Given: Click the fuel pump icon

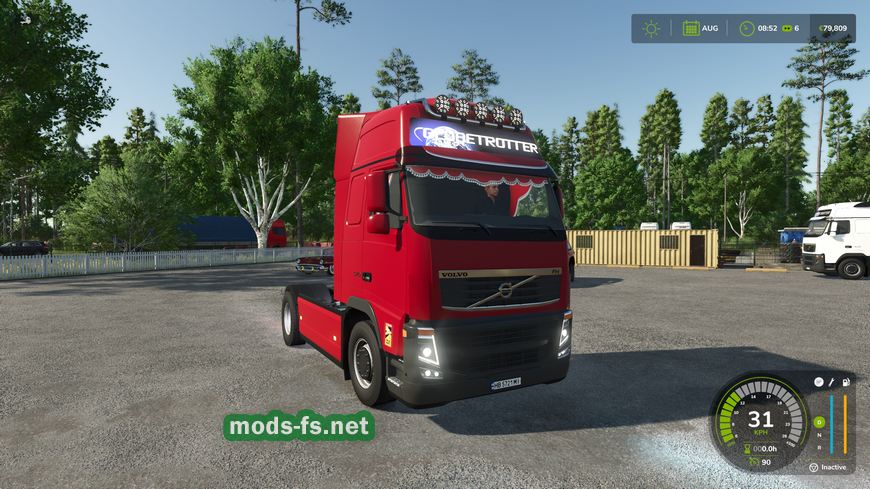Looking at the screenshot, I should point(845,382).
